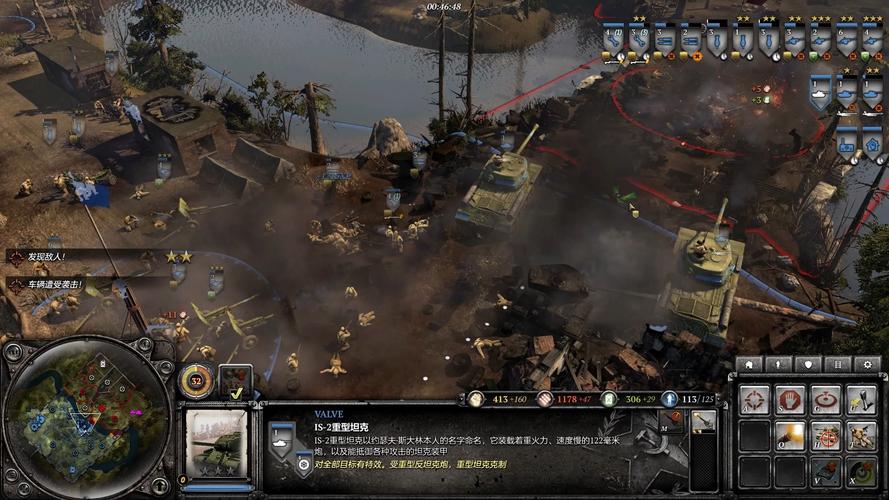The image size is (889, 500).
Task: Fire the main gun flash ability
Action: coord(791,436)
